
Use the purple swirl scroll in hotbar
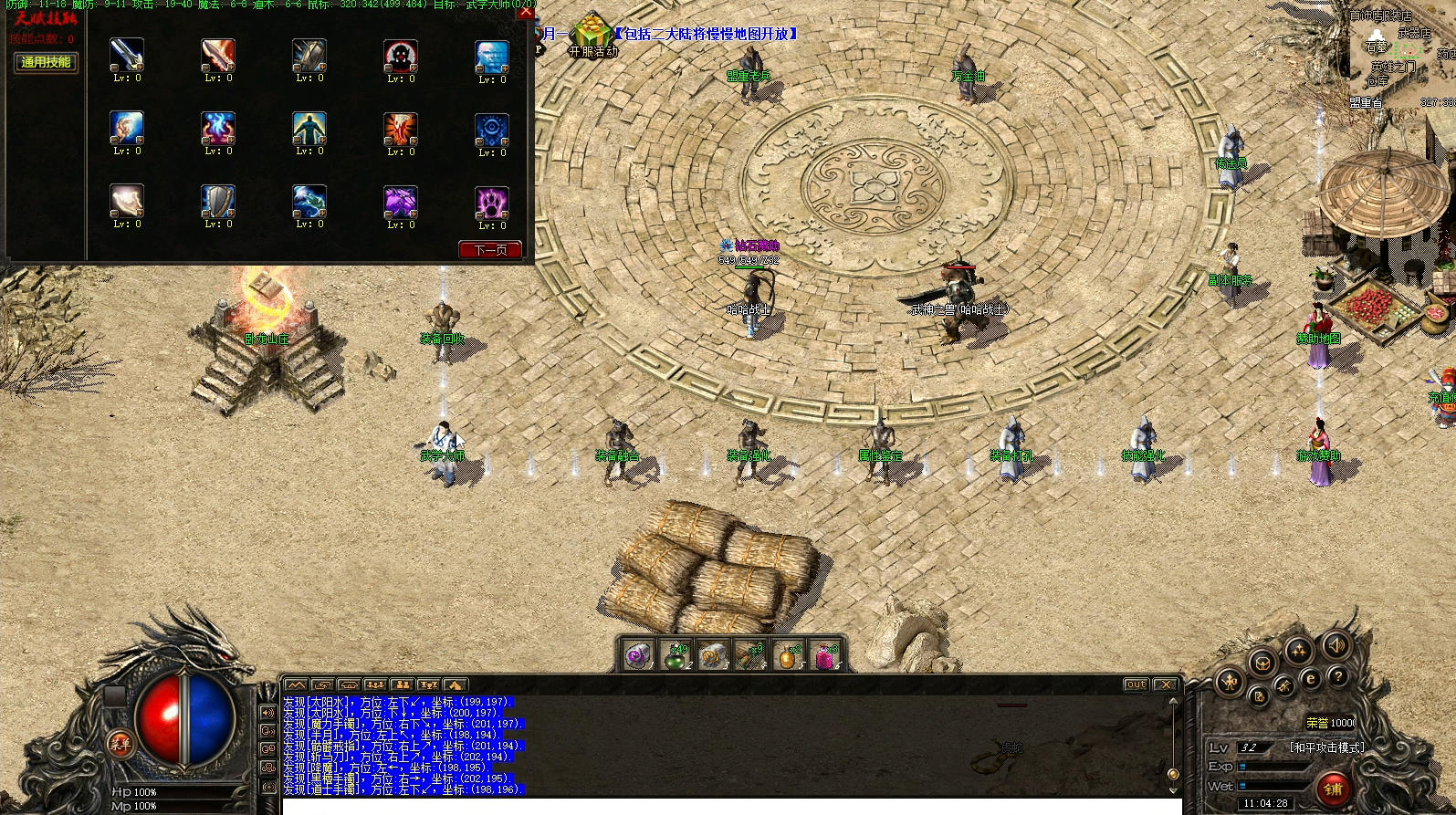tap(639, 655)
